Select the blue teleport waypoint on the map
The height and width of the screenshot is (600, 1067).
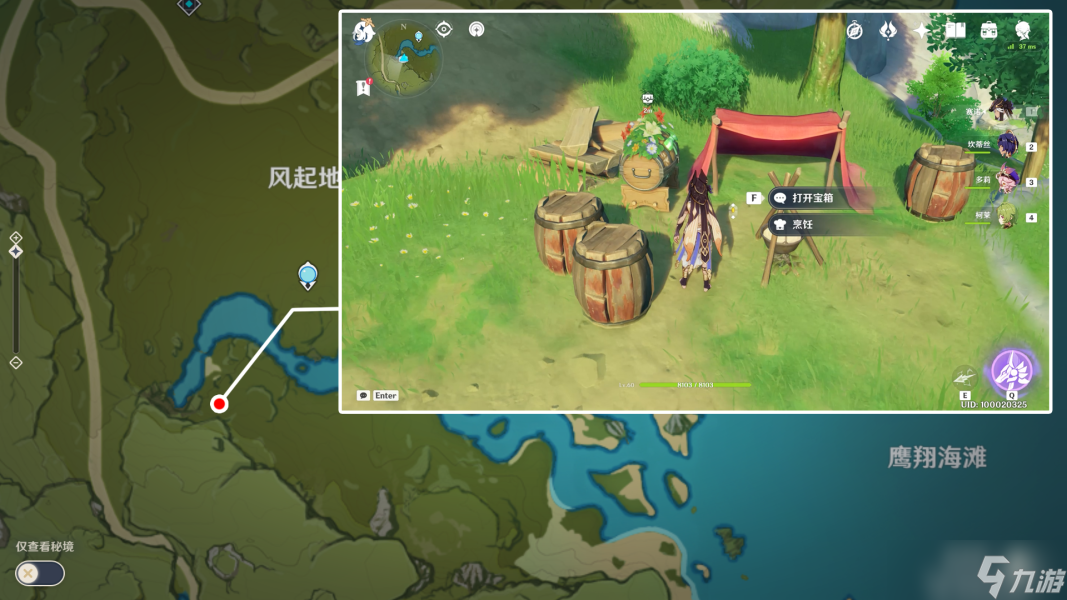click(308, 274)
